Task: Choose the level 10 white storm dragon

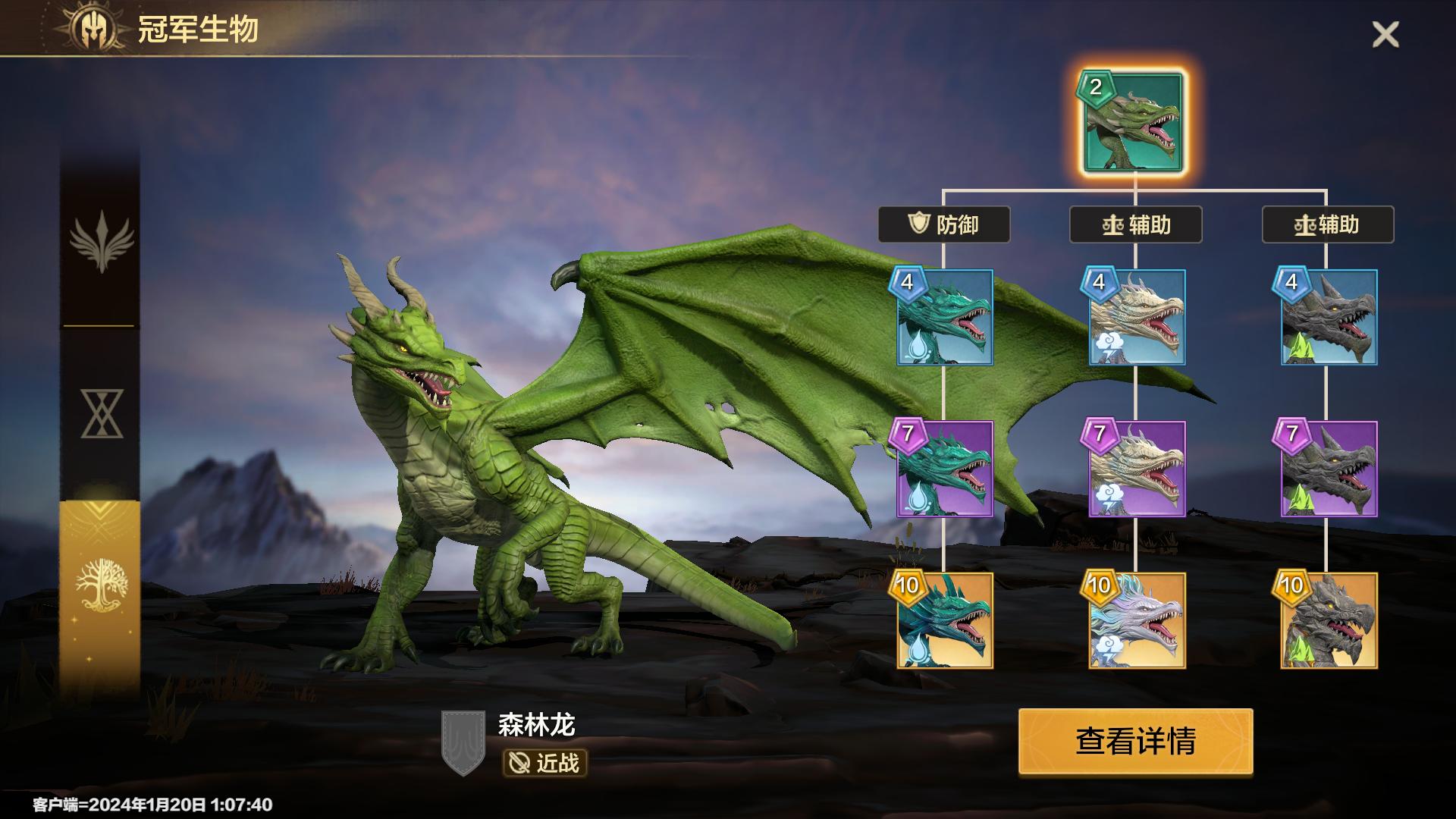Action: [x=1137, y=621]
